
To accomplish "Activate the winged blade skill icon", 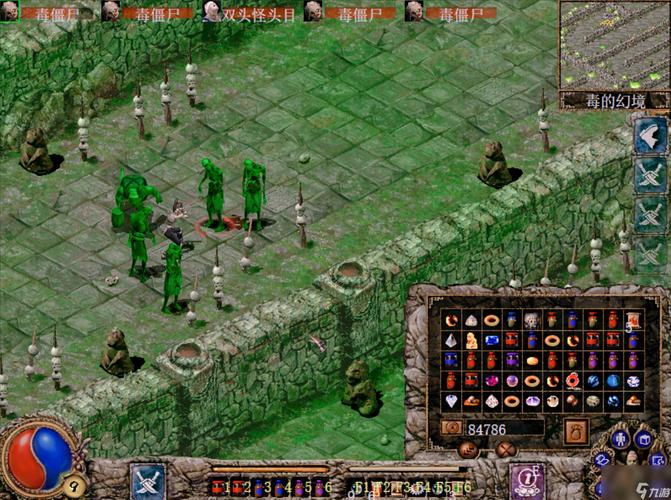I will (x=647, y=133).
